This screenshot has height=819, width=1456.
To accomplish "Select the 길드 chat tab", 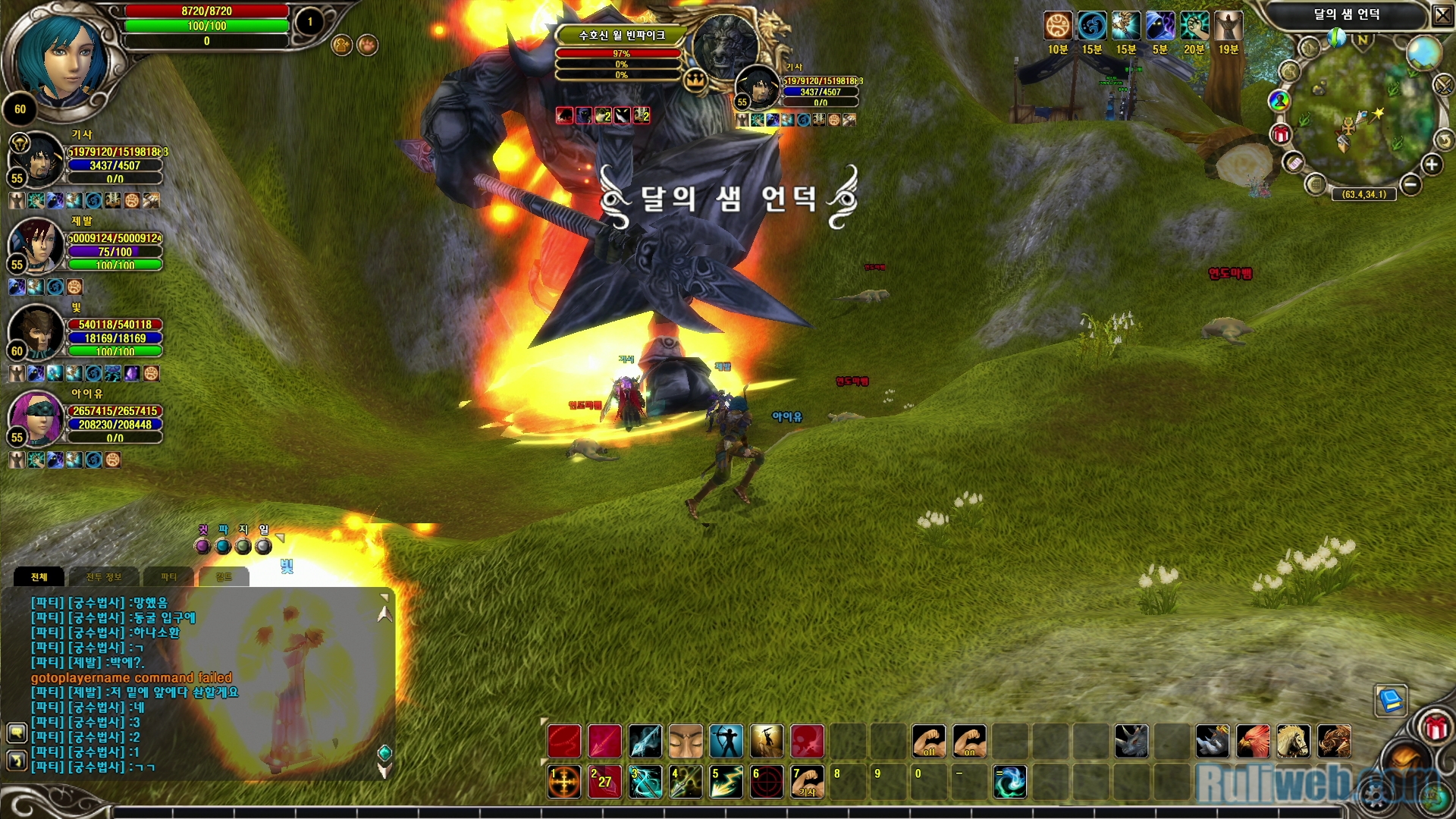I will coord(224,577).
